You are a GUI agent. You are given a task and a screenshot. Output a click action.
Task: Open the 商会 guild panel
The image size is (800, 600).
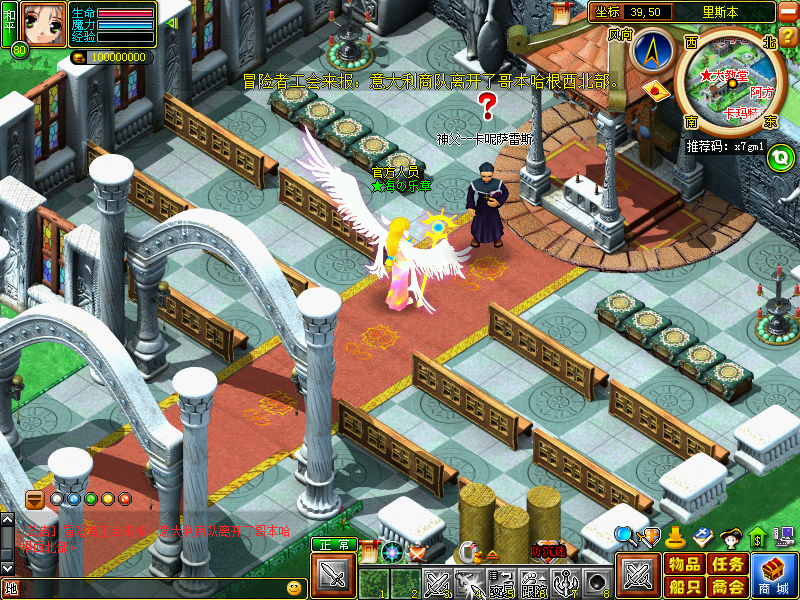coord(728,587)
